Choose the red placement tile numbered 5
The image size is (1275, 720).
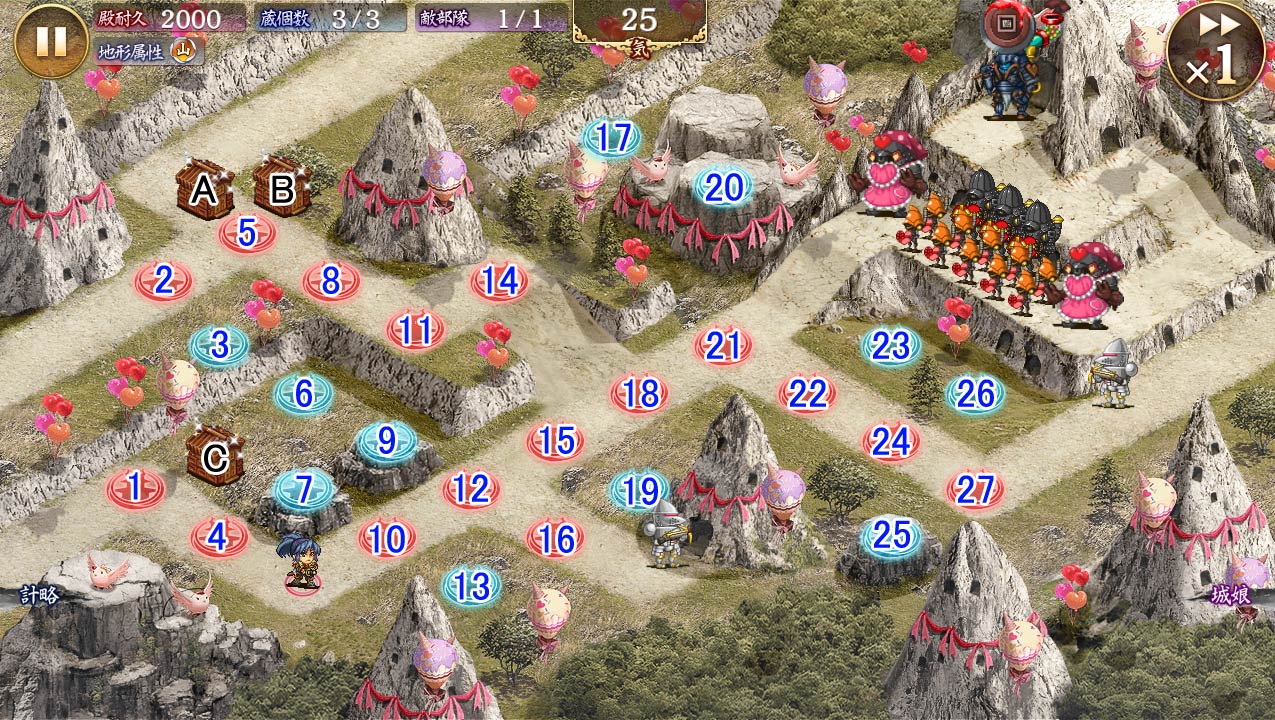pyautogui.click(x=247, y=233)
